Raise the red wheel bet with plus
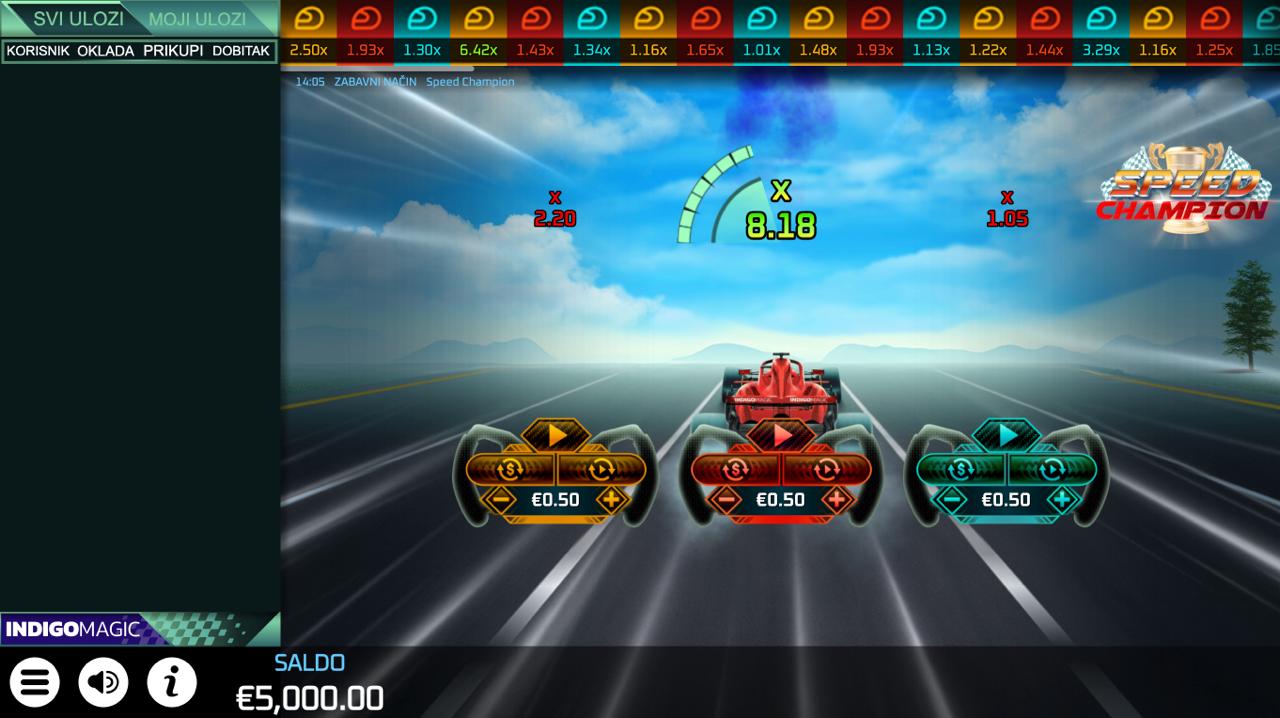 tap(836, 499)
